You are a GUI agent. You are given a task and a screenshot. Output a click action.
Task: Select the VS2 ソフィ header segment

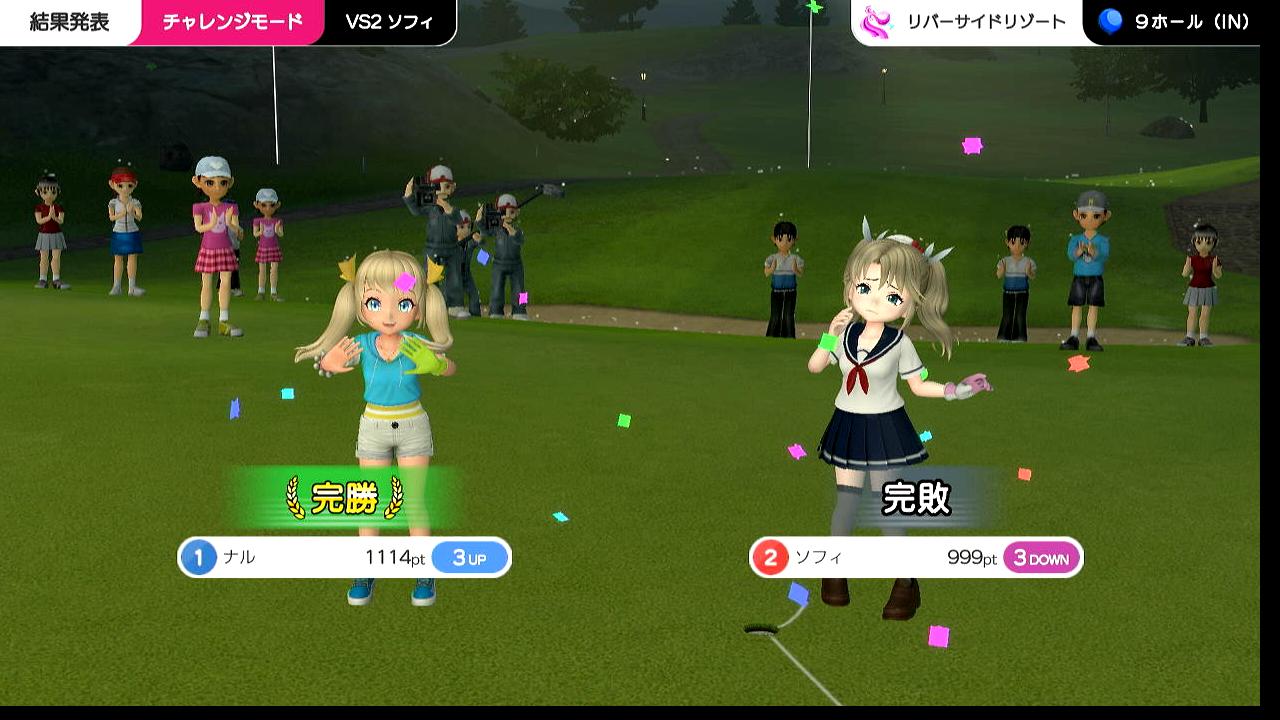tap(389, 22)
